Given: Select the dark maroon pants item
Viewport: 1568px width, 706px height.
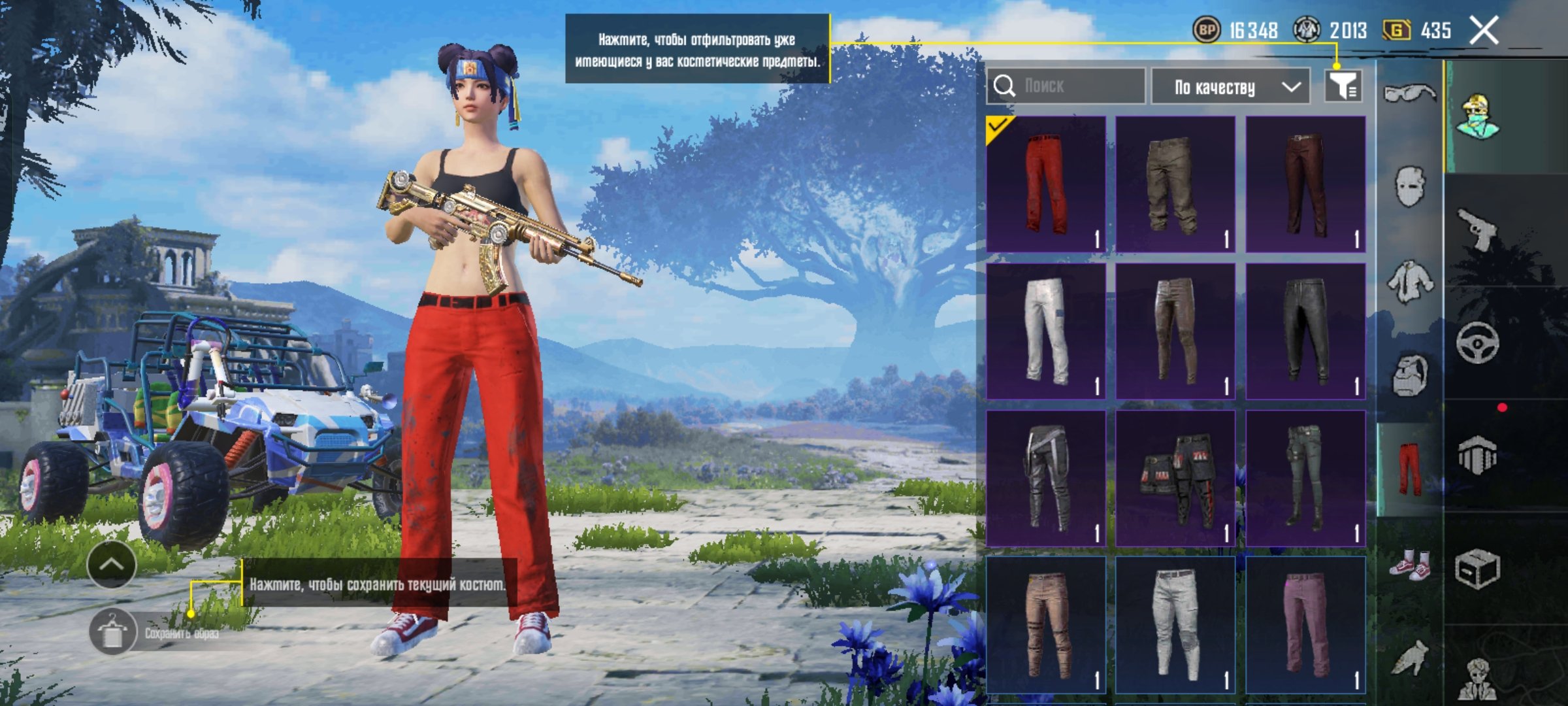Looking at the screenshot, I should (1305, 184).
